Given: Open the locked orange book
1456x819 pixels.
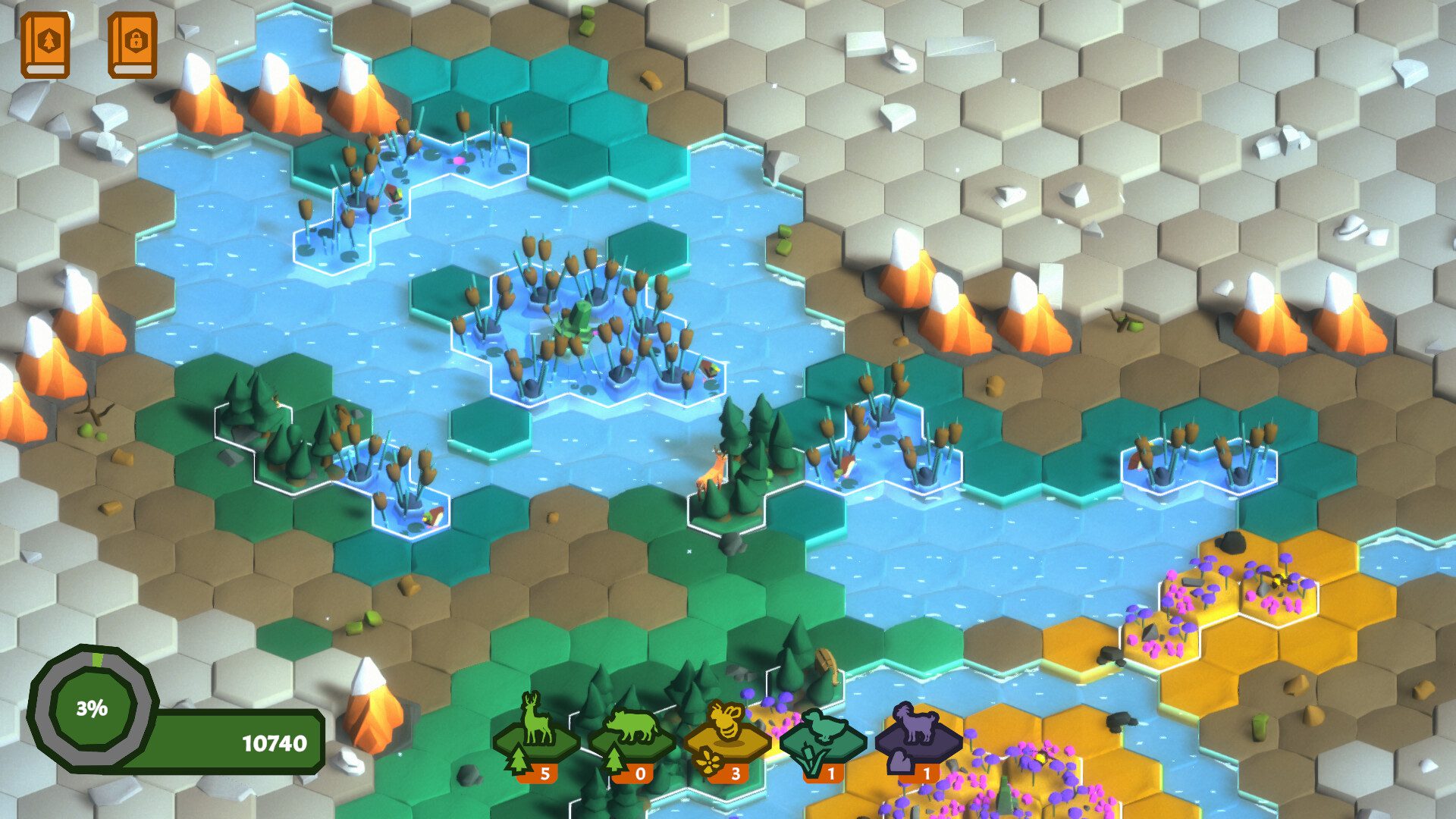Looking at the screenshot, I should [133, 44].
